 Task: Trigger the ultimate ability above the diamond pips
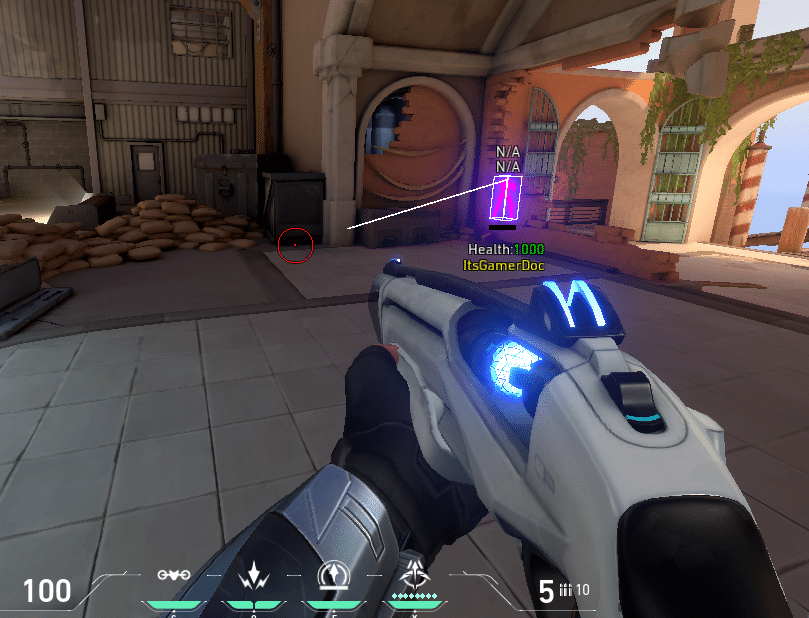point(412,575)
